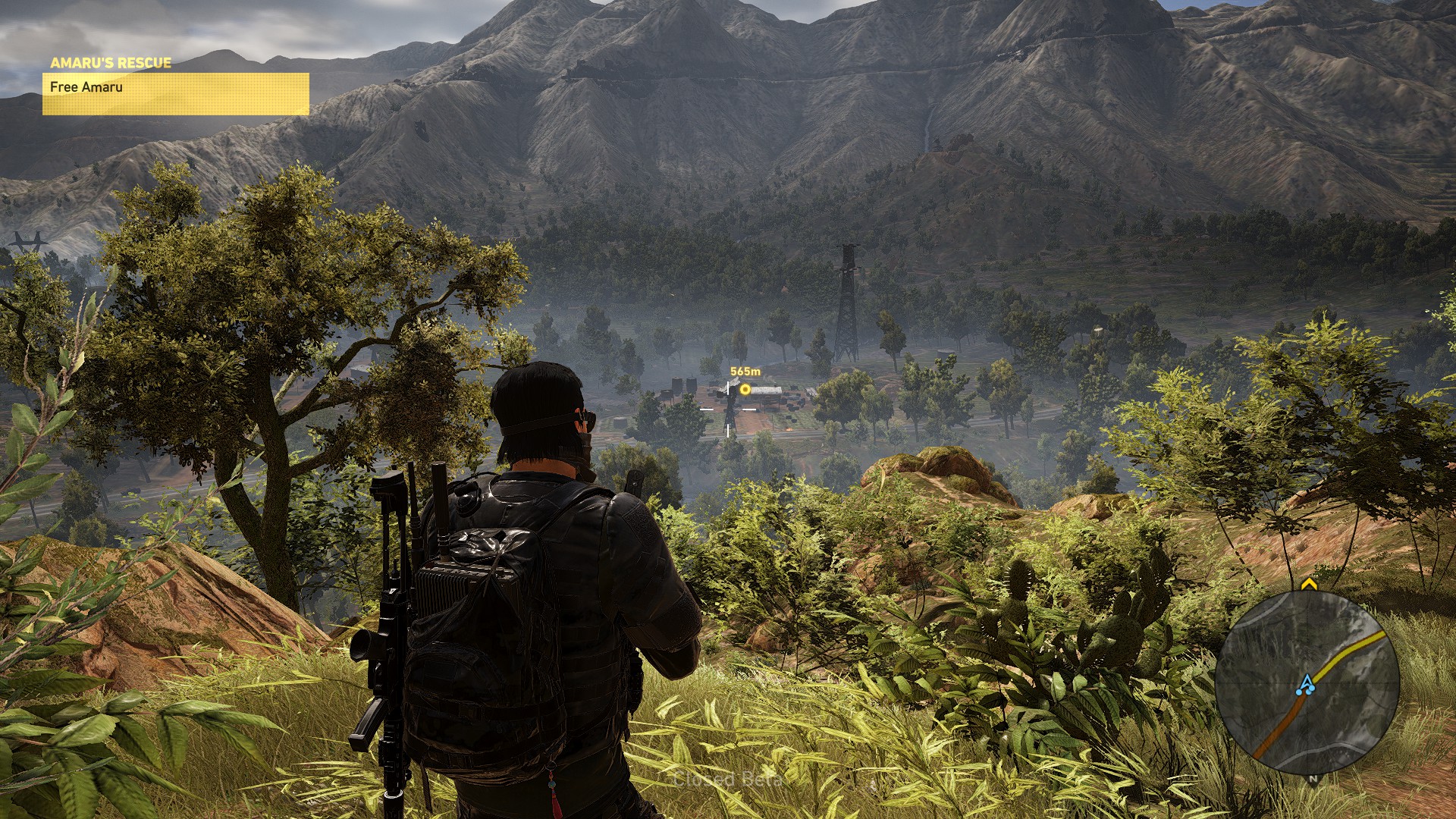Click the yellow objective direction arrow above minimap

[1308, 584]
